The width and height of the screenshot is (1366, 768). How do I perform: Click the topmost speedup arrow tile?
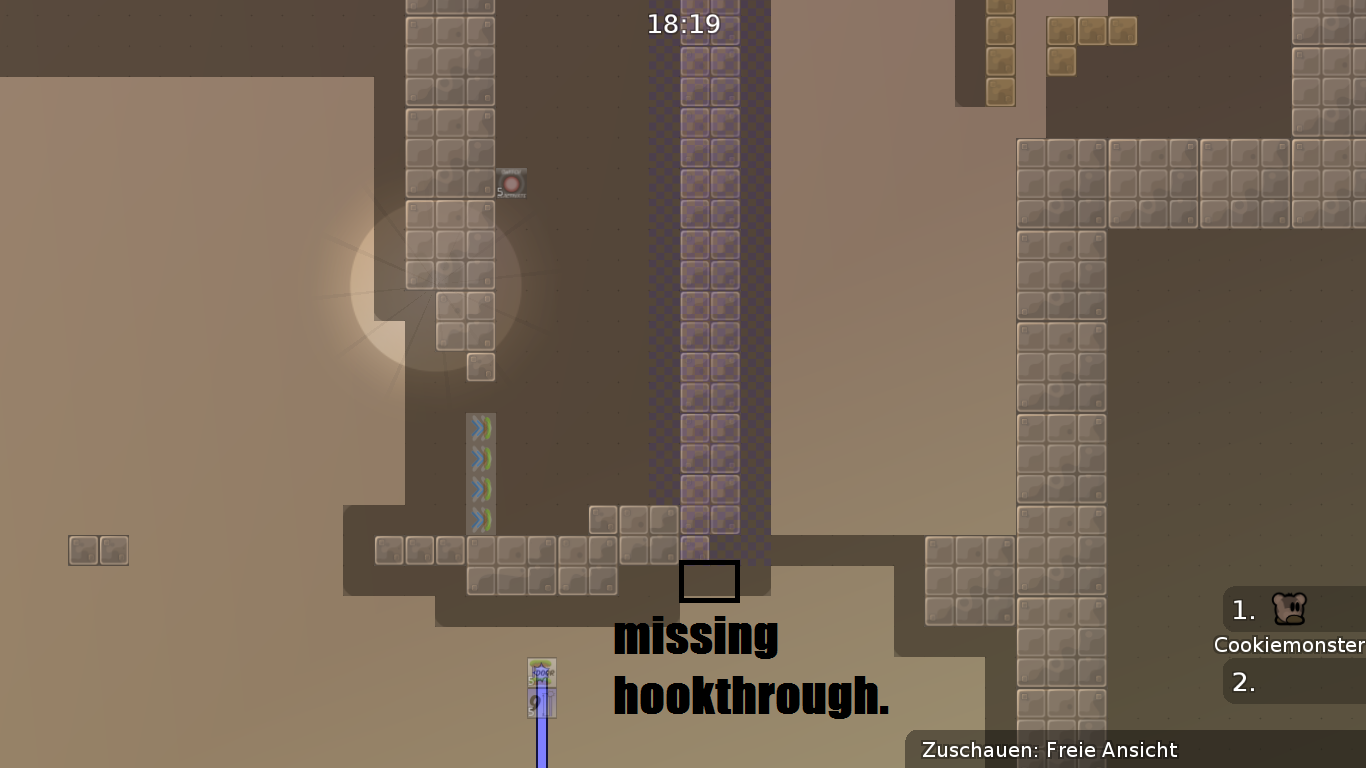[x=482, y=427]
